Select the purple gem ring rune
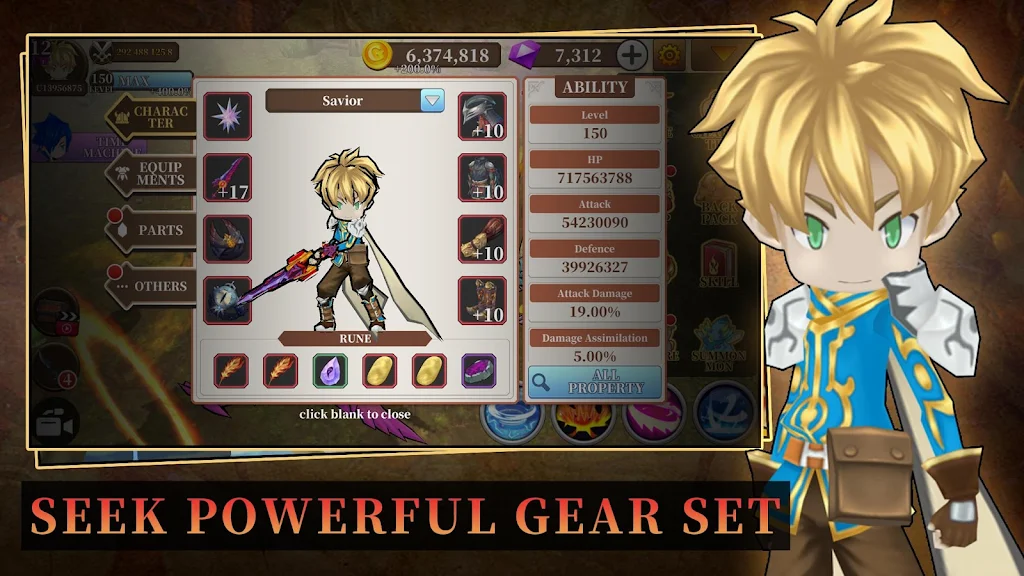The image size is (1024, 576). 478,371
